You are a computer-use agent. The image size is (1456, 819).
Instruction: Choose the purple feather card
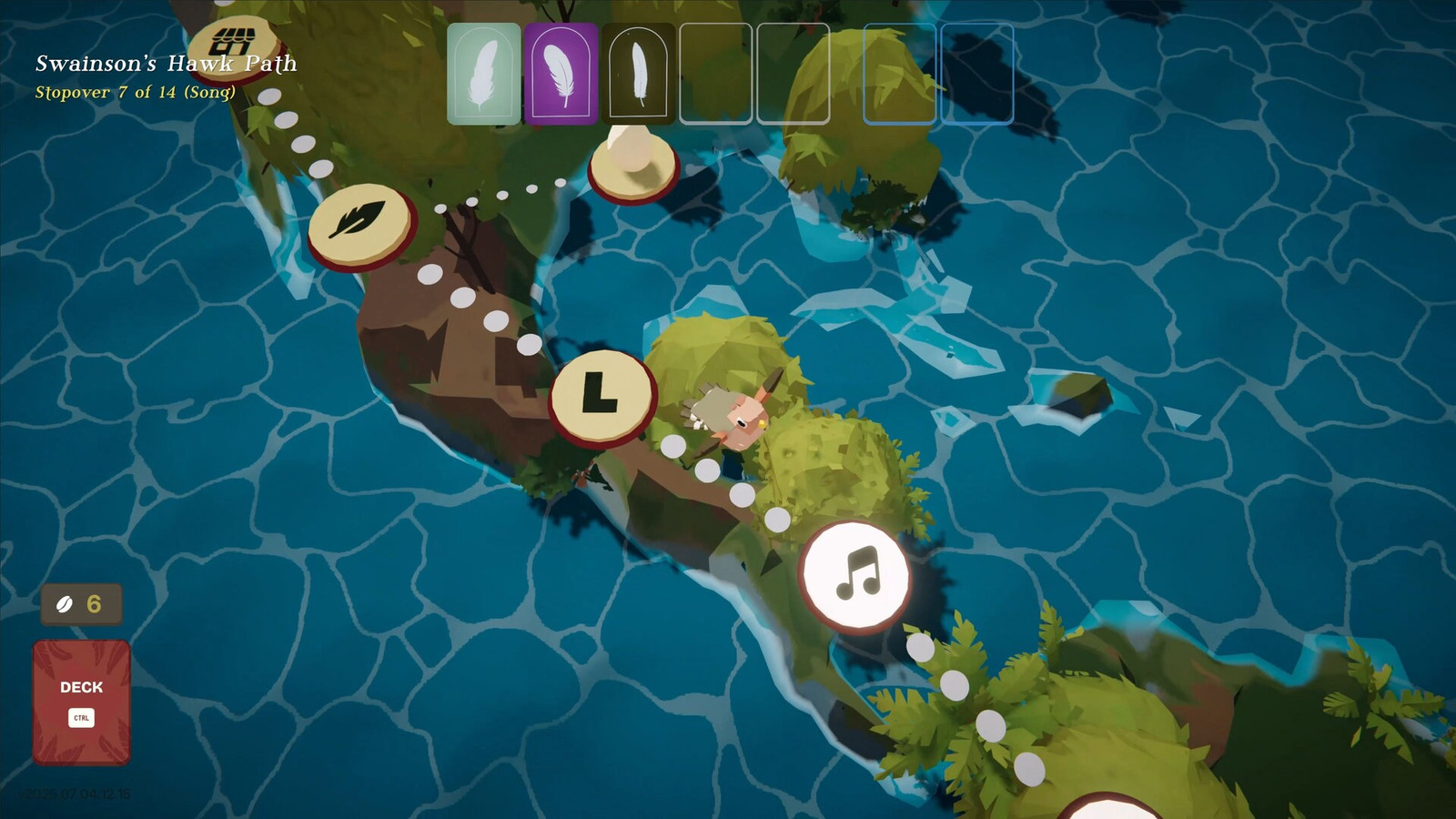[561, 74]
